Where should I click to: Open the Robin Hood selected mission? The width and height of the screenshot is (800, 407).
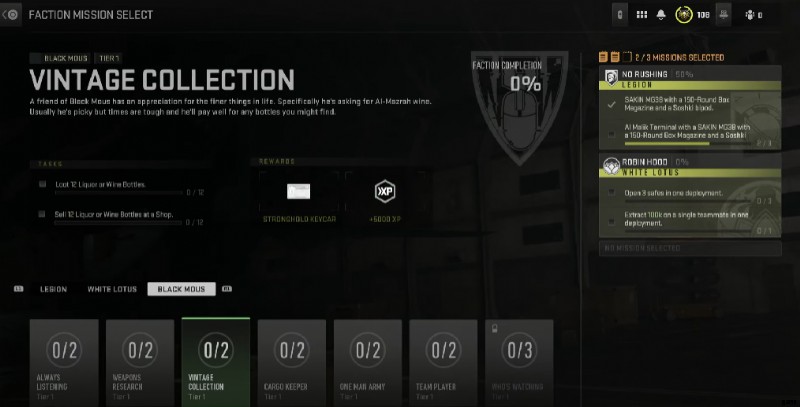coord(689,196)
